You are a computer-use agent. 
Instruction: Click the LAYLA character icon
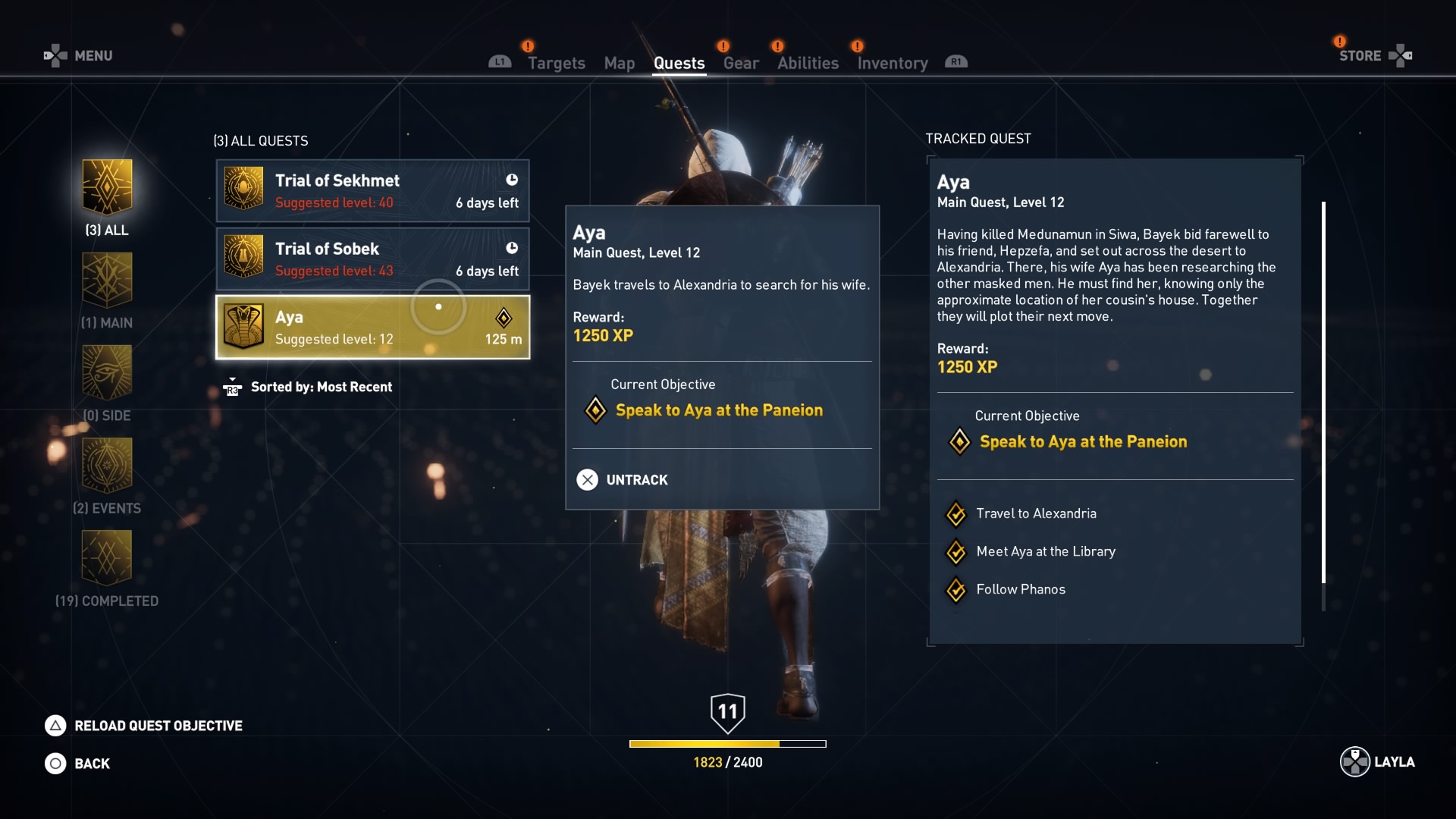pyautogui.click(x=1354, y=763)
